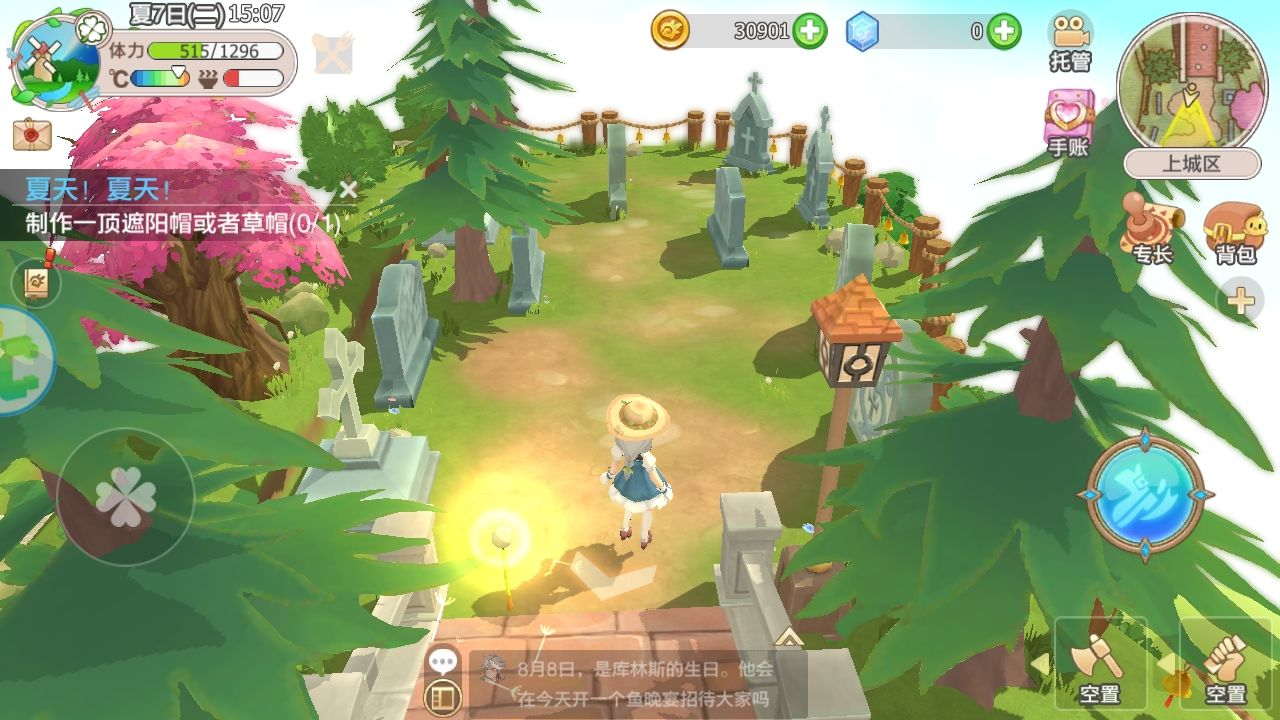1280x720 pixels.
Task: Close the summer quest tracker
Action: tap(347, 190)
